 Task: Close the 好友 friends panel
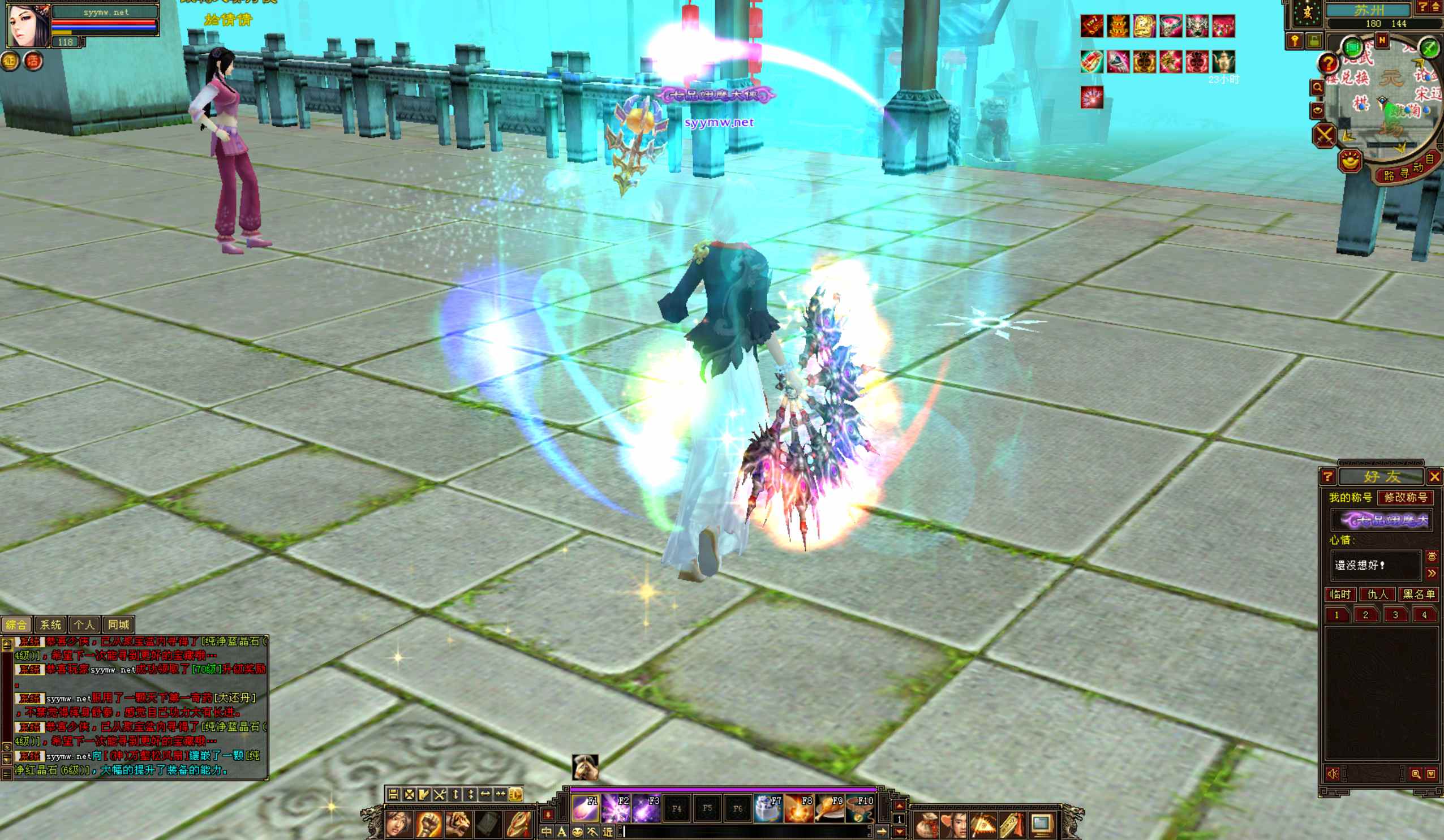(1434, 477)
